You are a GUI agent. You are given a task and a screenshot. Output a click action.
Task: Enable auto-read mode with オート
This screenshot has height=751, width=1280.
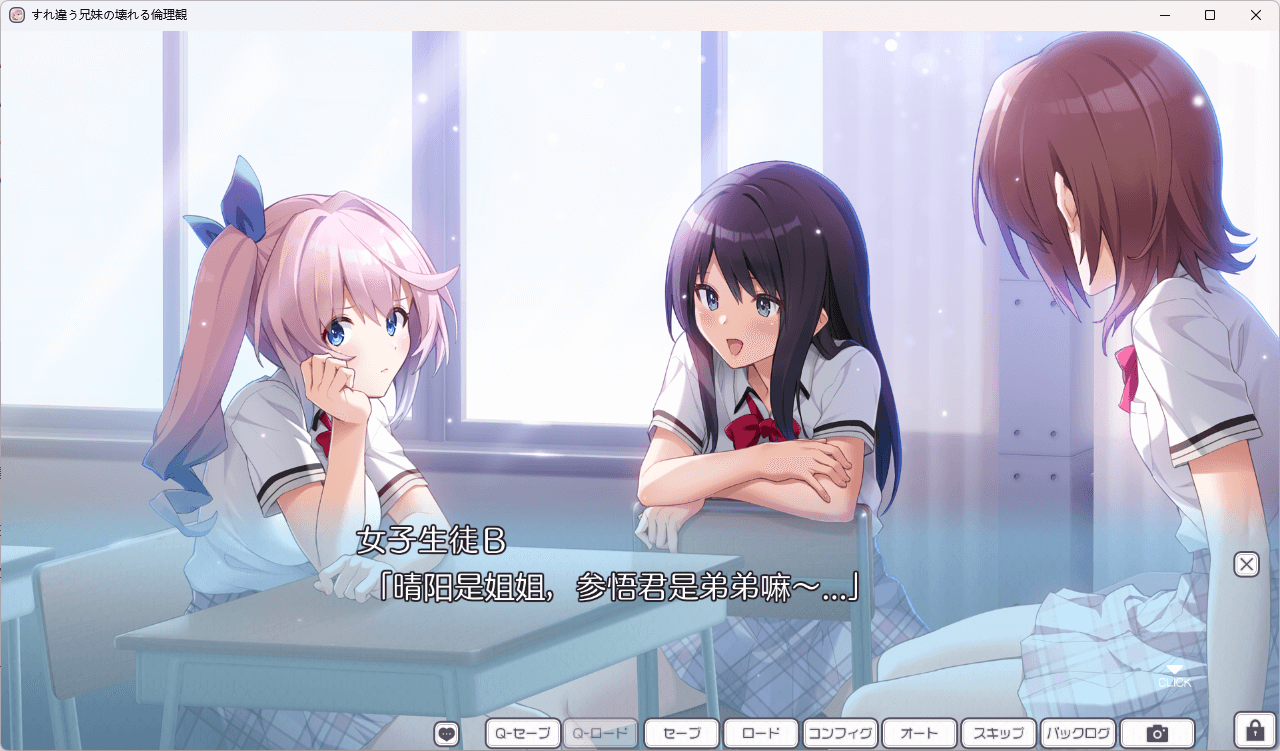click(919, 732)
